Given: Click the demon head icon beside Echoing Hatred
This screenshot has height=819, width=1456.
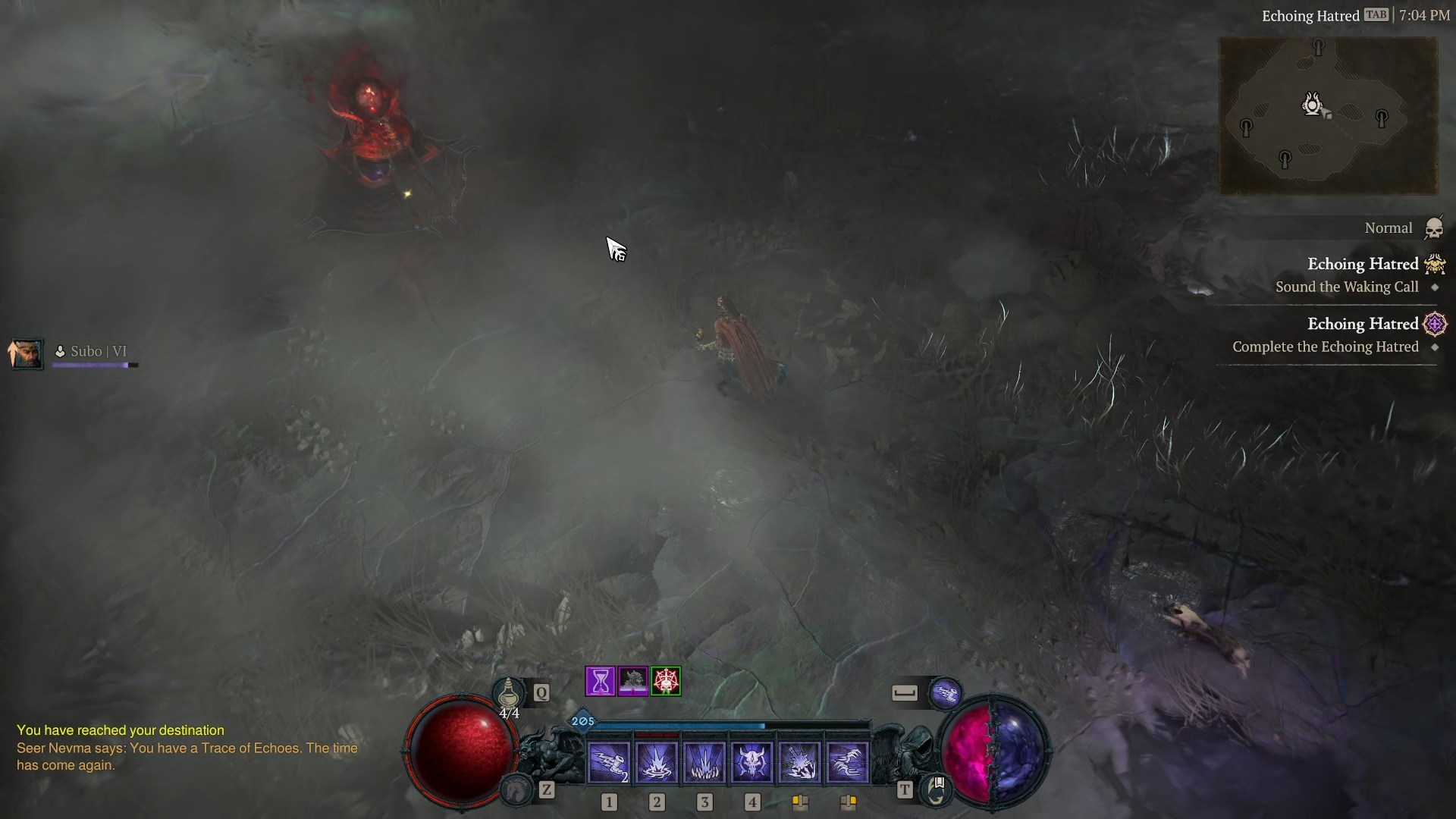Looking at the screenshot, I should click(1433, 265).
